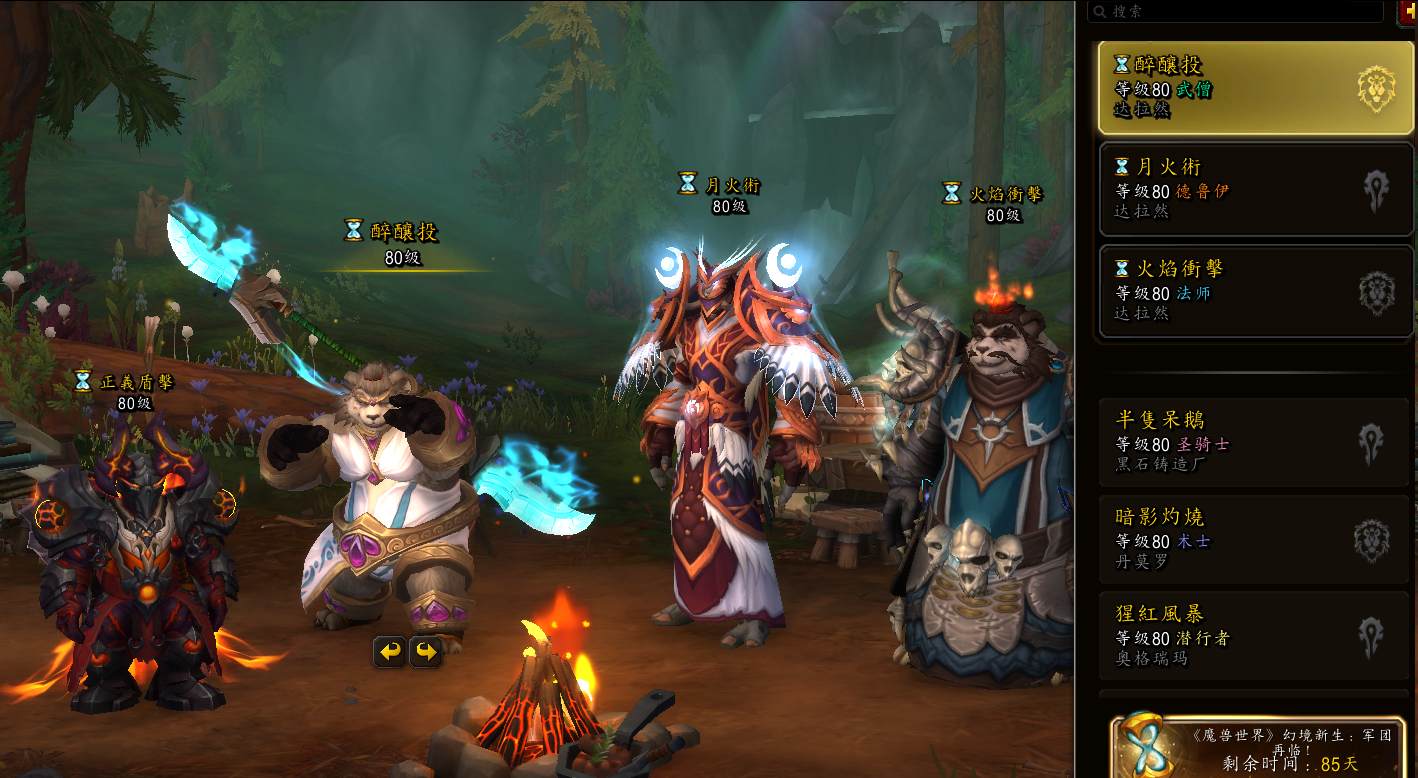Choose 月火術 druid in the character list
The image size is (1418, 778).
coord(1255,188)
